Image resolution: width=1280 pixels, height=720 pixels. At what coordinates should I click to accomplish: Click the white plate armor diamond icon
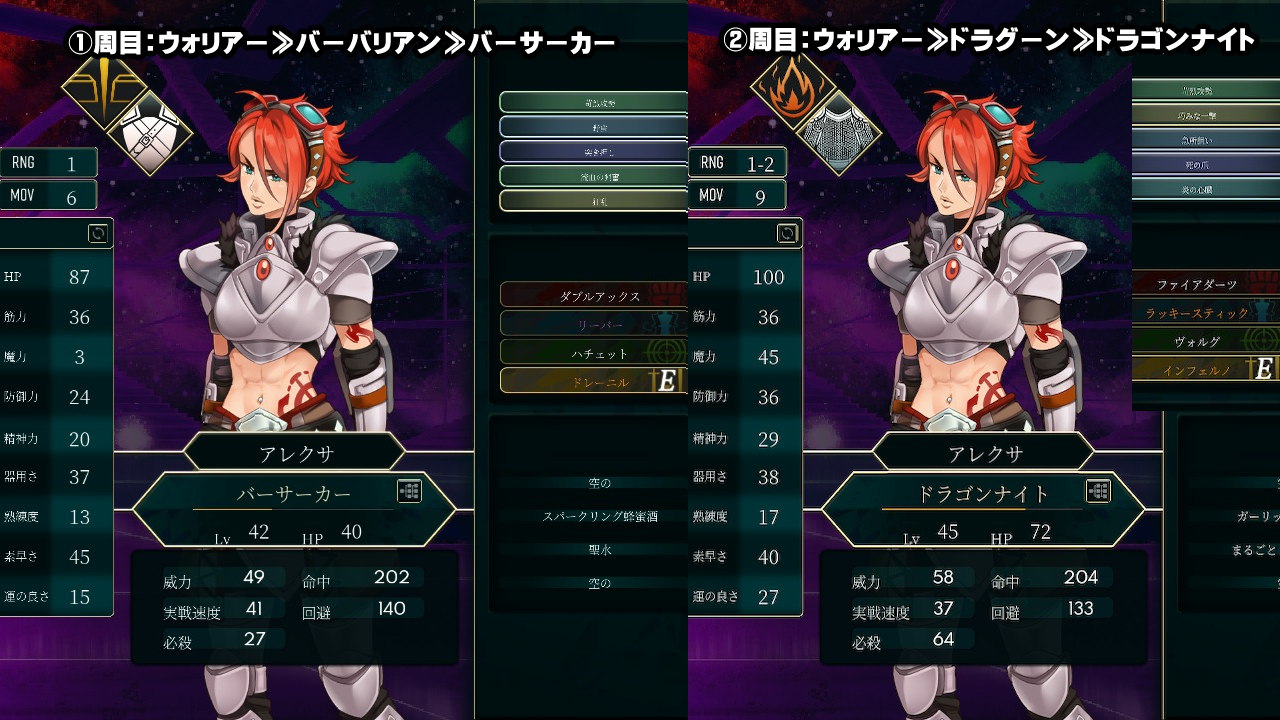click(x=150, y=131)
